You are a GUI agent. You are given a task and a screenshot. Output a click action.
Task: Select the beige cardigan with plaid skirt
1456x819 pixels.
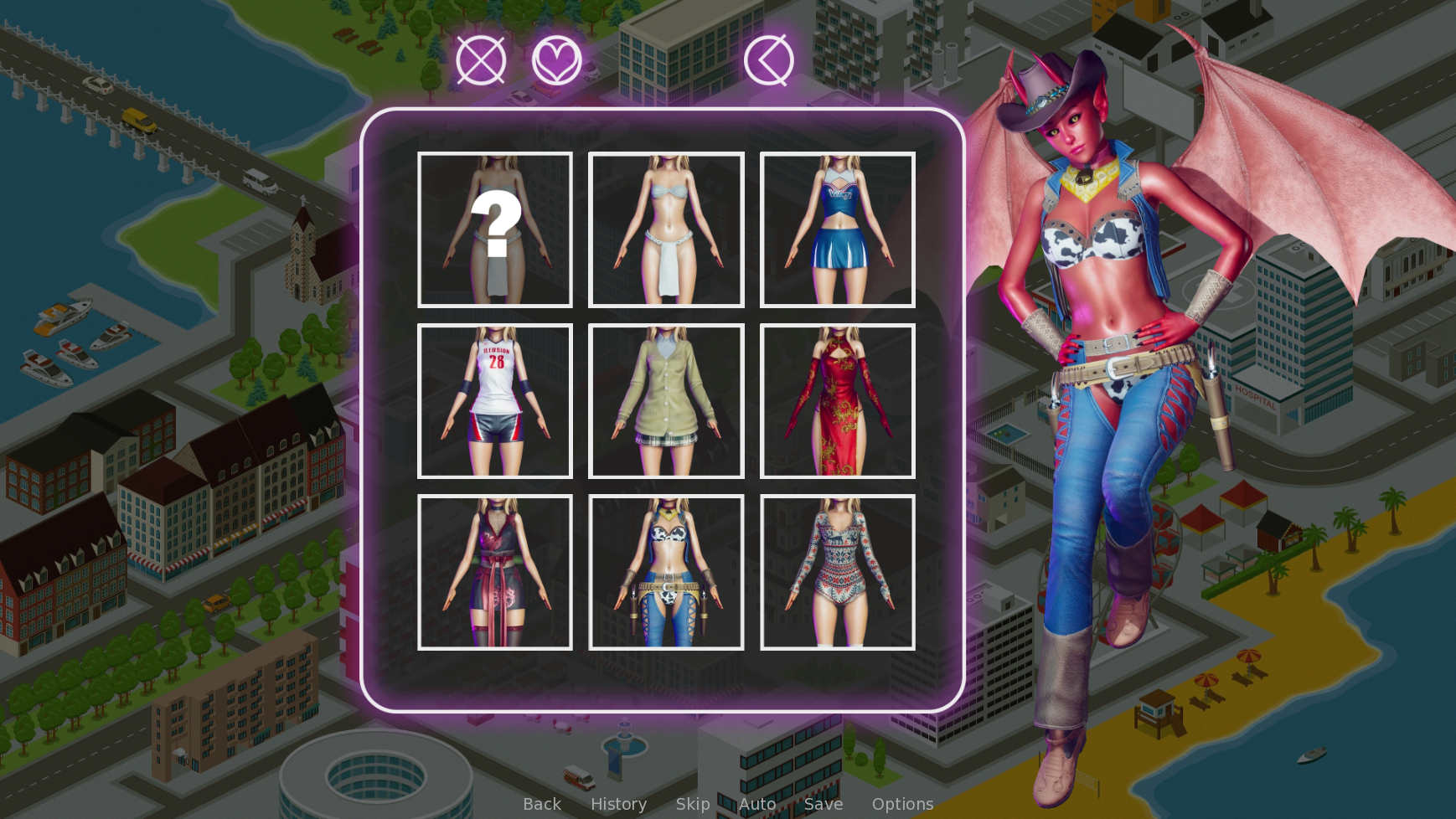[666, 401]
